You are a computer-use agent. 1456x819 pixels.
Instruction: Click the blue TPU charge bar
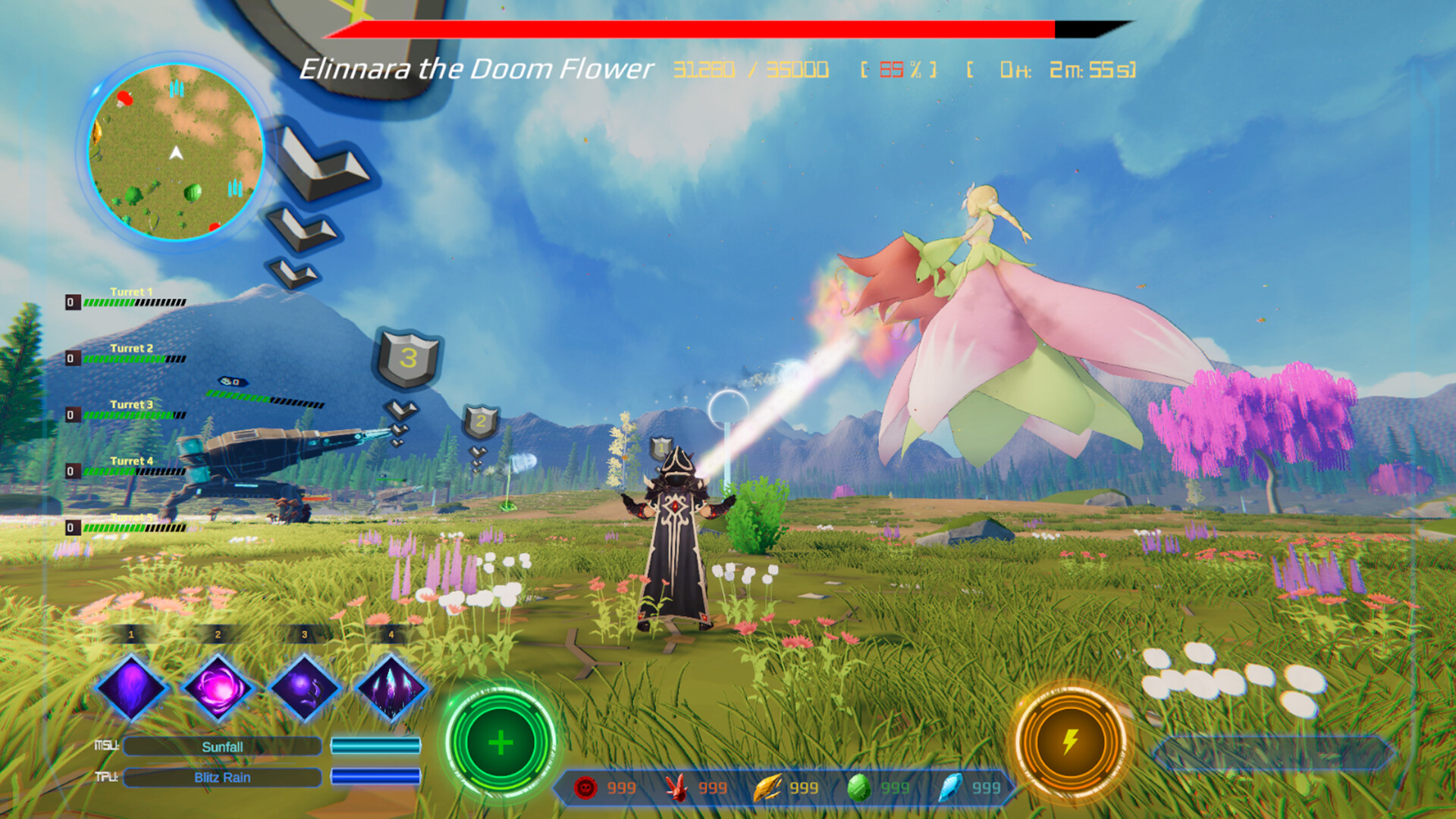click(x=376, y=777)
